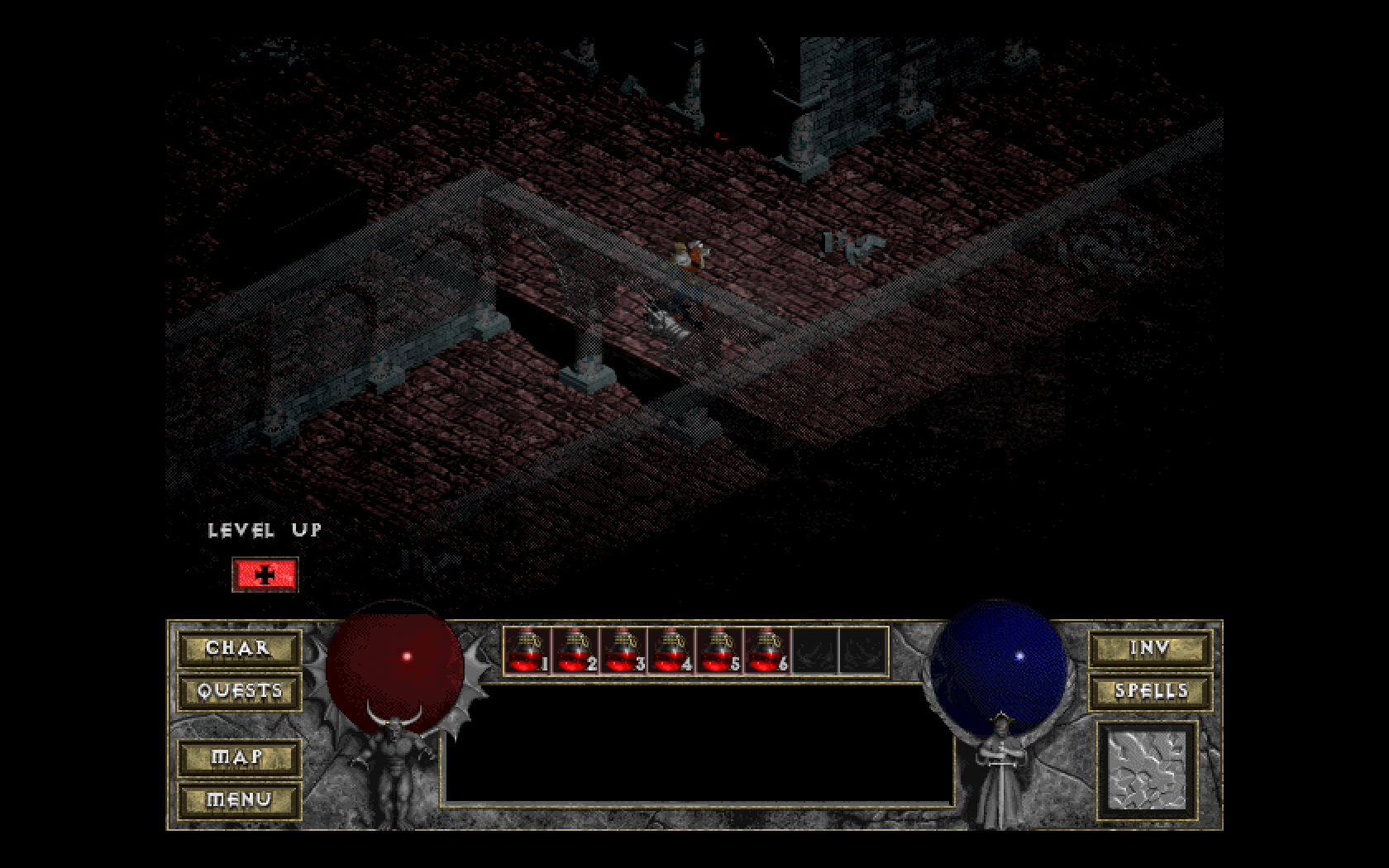Click the red Level Up plus icon
The image size is (1389, 868).
click(265, 574)
